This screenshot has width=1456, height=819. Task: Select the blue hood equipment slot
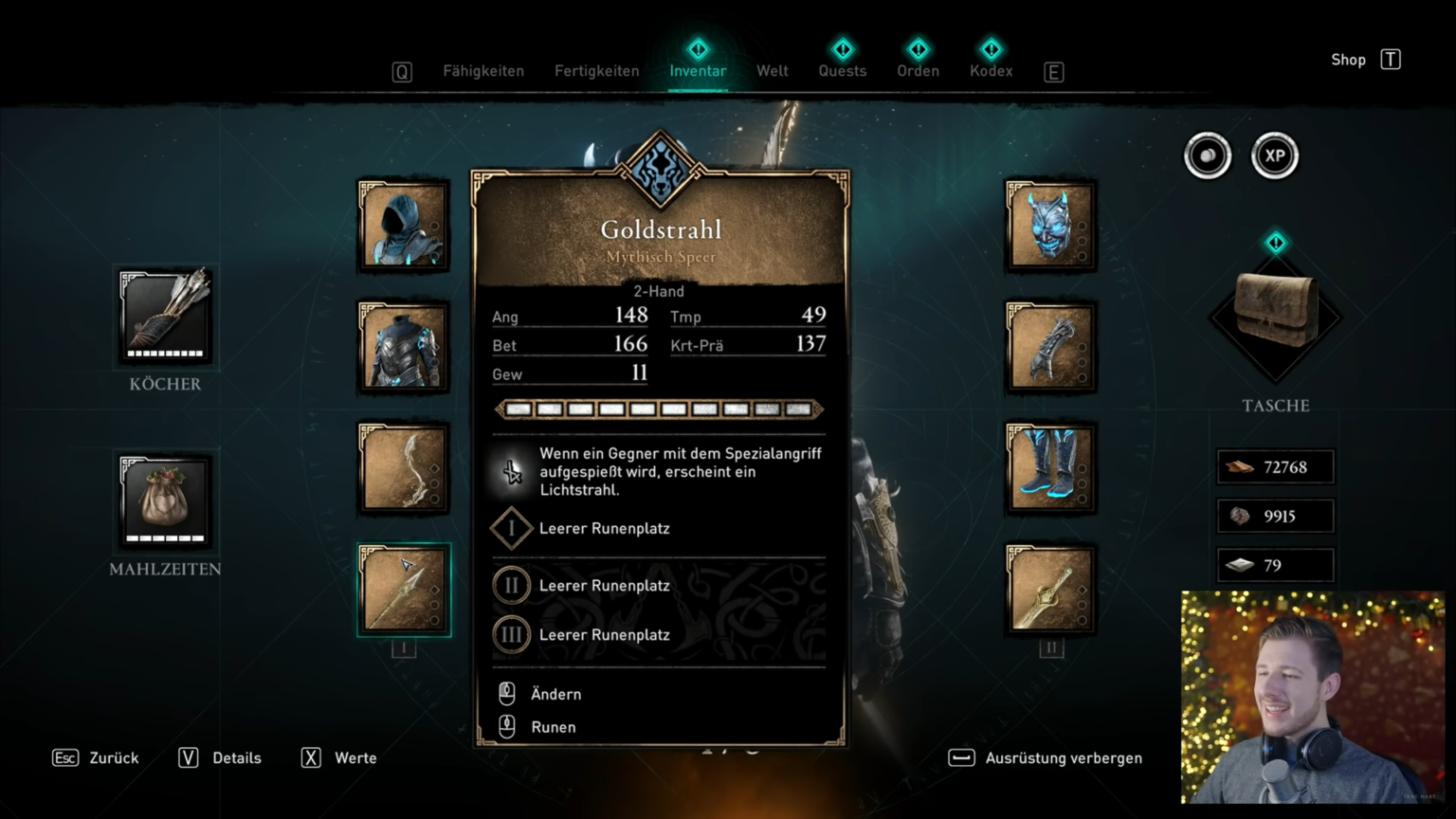[x=404, y=226]
